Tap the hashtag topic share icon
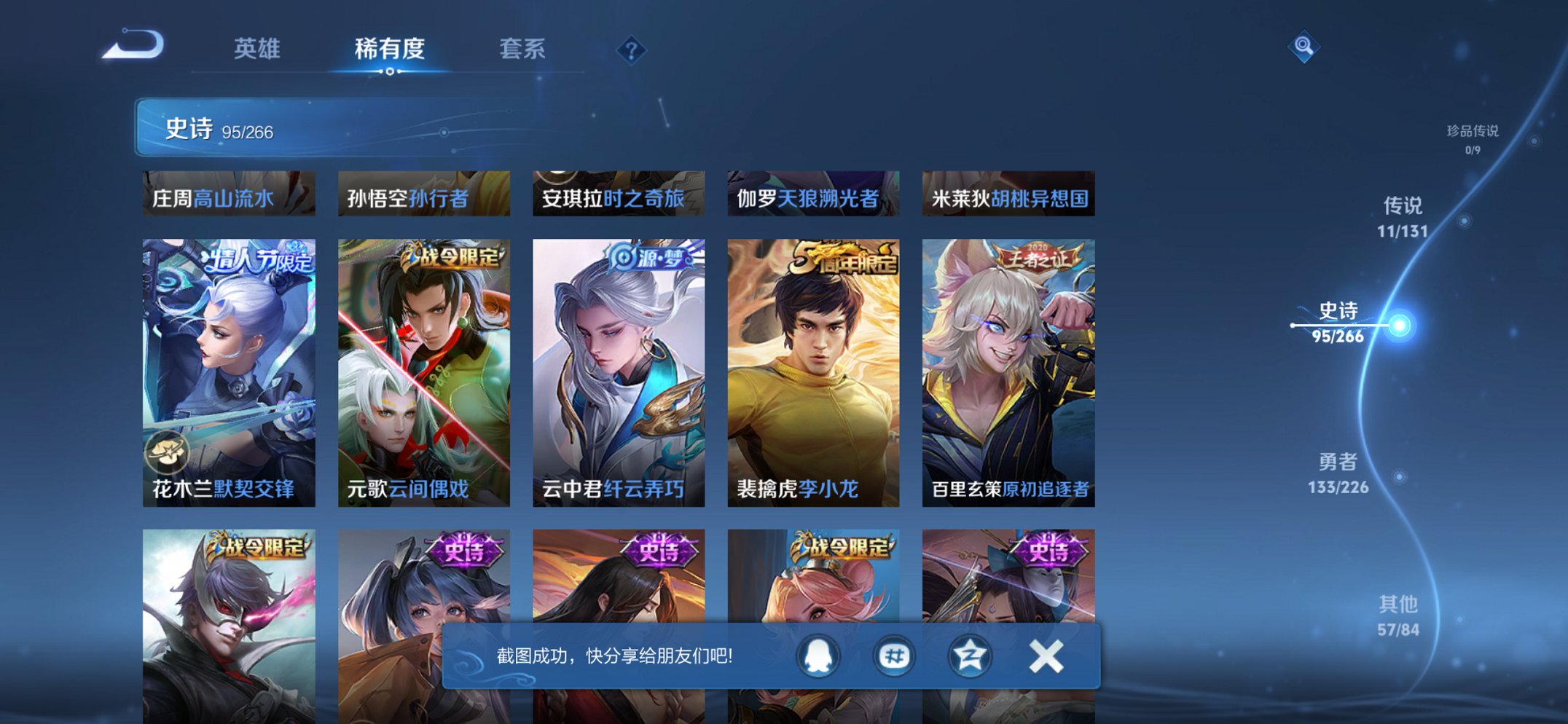Image resolution: width=1568 pixels, height=724 pixels. [893, 656]
